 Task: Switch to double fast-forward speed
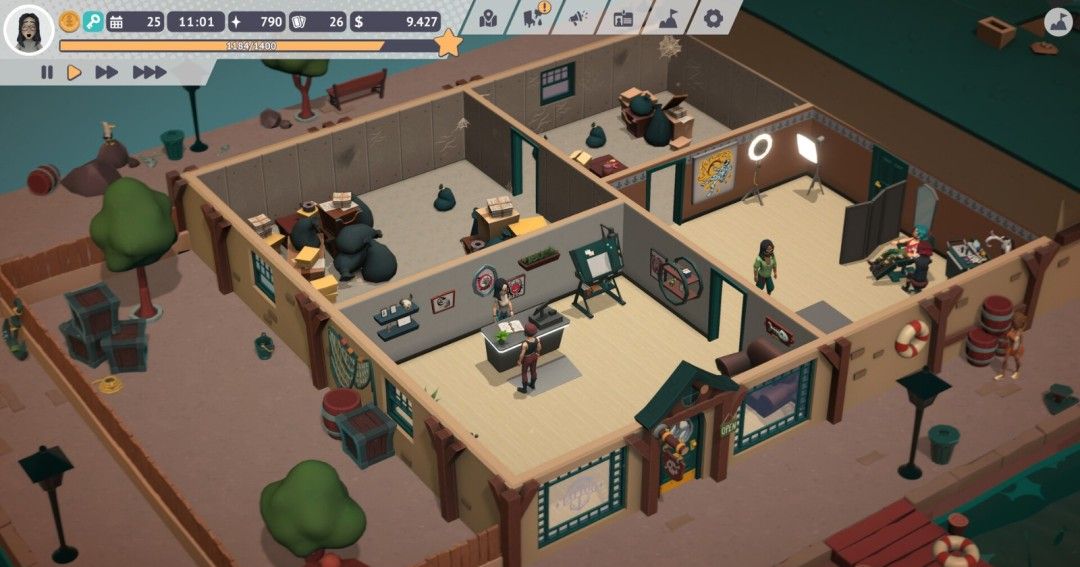pyautogui.click(x=106, y=72)
